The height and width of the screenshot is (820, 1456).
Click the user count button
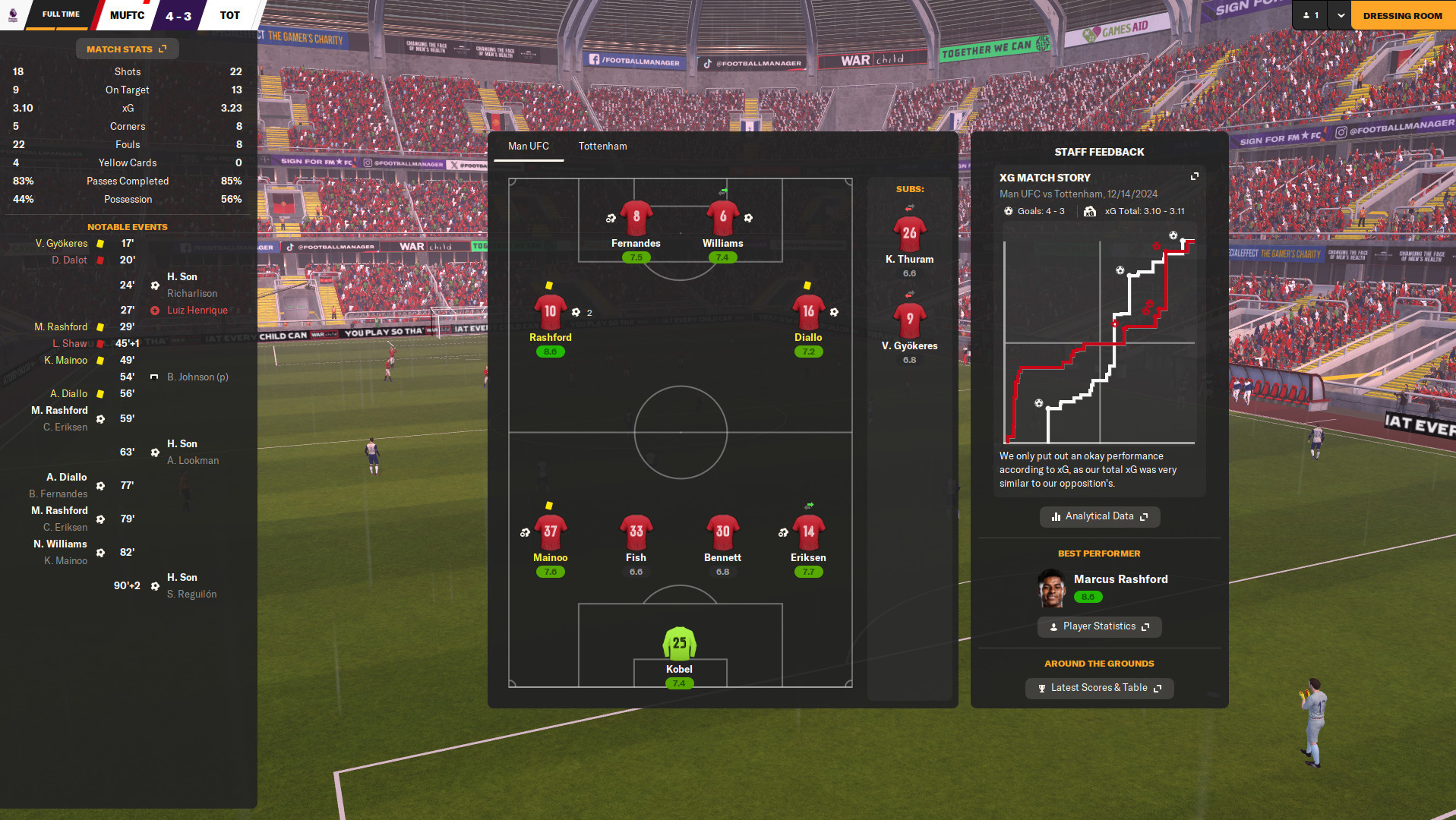(x=1310, y=15)
